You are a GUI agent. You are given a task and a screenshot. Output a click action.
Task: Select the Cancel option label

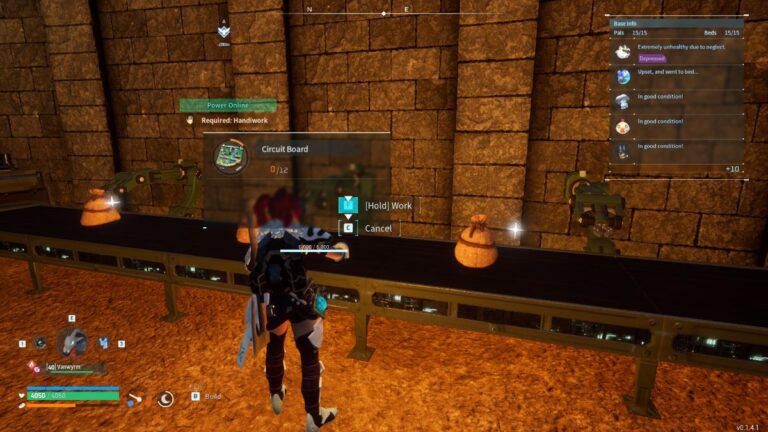pyautogui.click(x=378, y=228)
